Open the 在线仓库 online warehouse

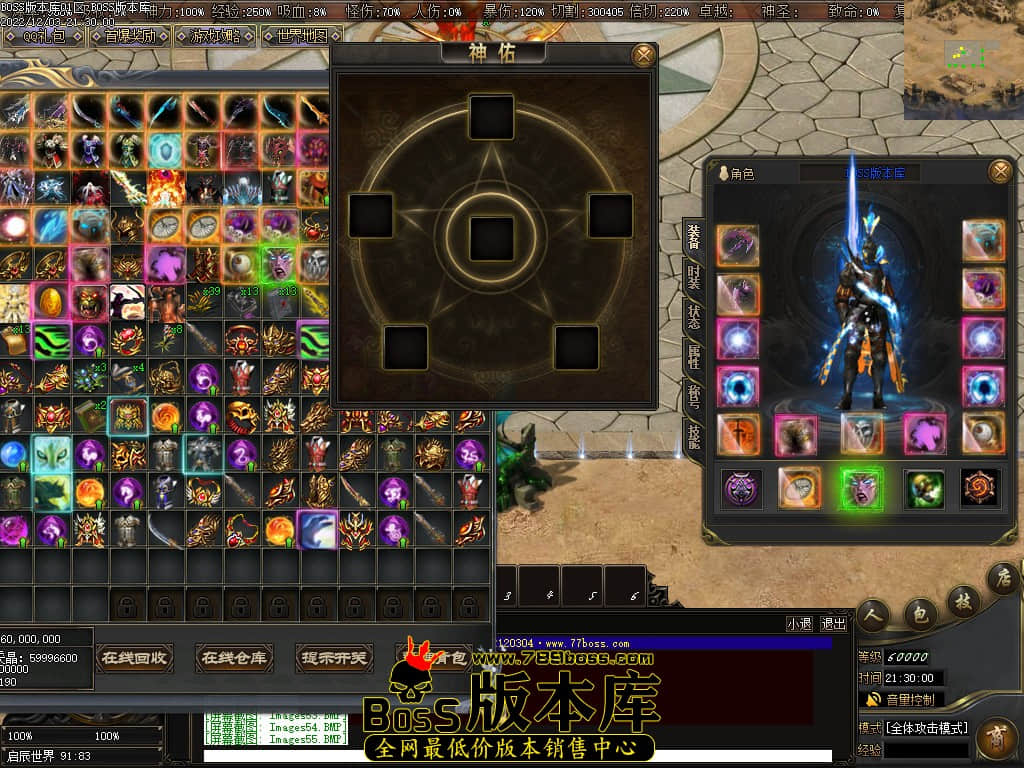[234, 658]
